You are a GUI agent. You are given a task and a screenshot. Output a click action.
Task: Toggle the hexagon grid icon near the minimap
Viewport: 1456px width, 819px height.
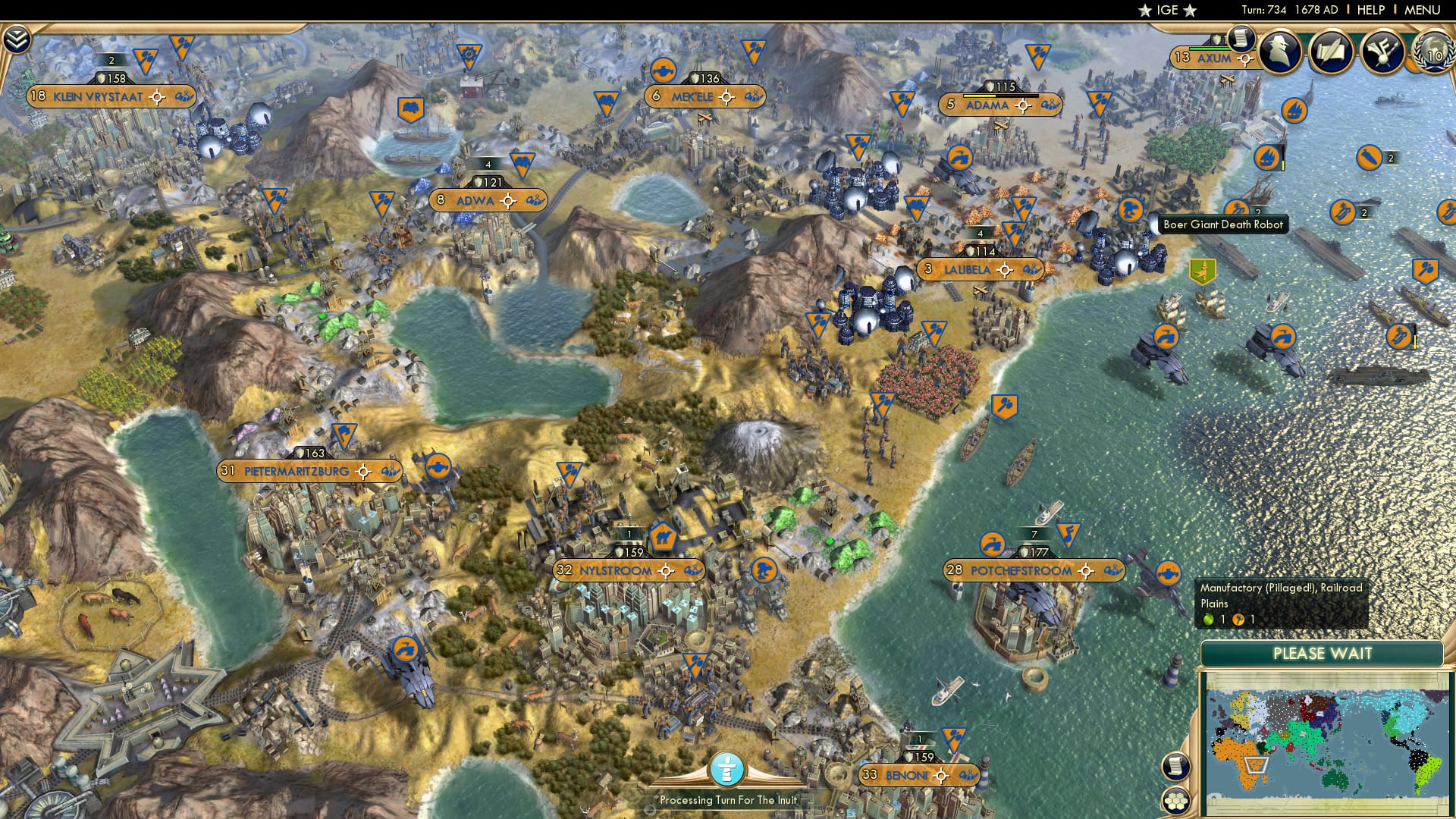tap(1175, 801)
